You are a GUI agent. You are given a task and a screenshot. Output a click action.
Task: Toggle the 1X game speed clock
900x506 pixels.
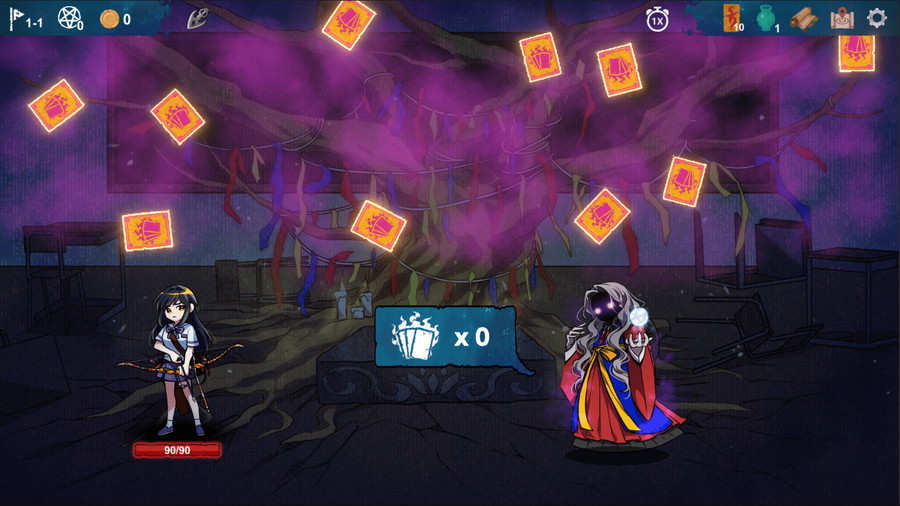click(657, 19)
